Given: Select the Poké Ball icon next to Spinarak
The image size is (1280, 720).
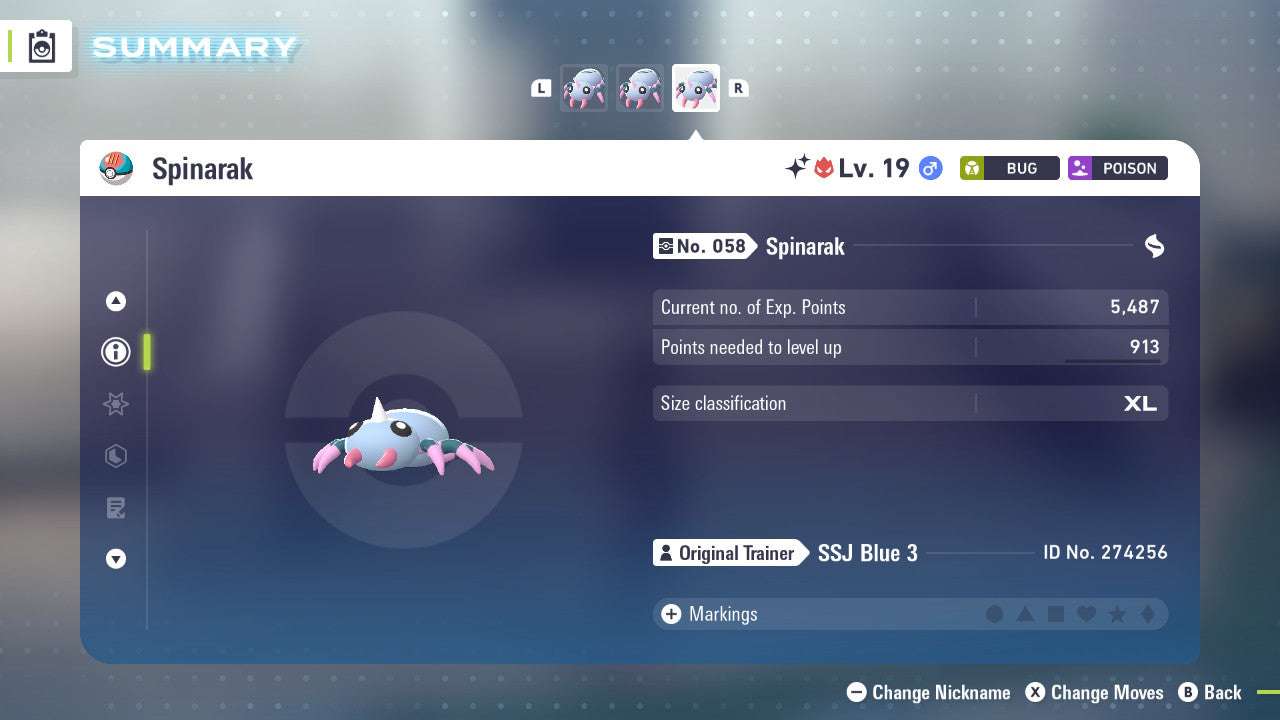Looking at the screenshot, I should tap(116, 168).
